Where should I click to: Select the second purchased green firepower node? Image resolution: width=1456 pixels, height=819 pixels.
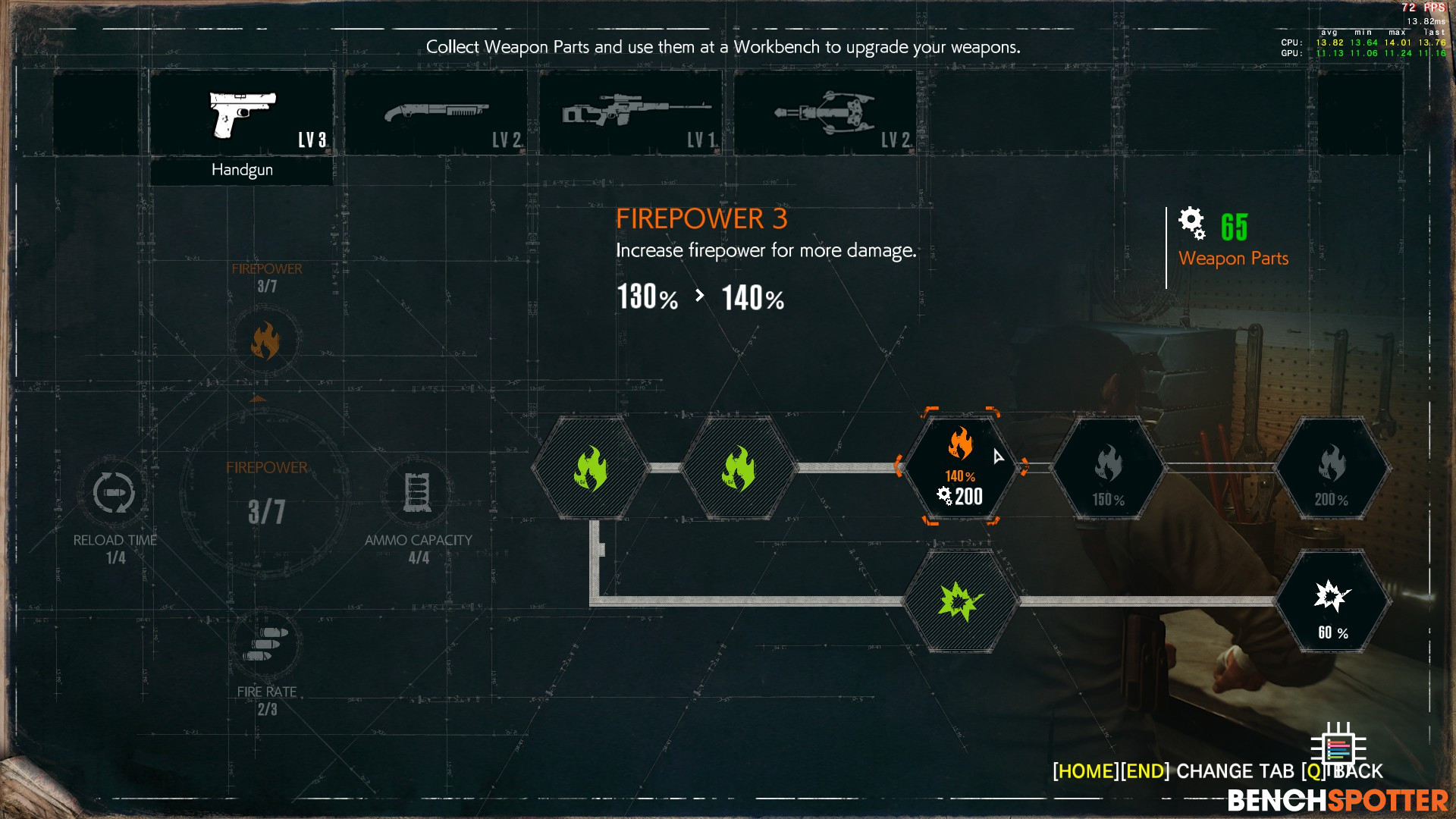pos(739,468)
